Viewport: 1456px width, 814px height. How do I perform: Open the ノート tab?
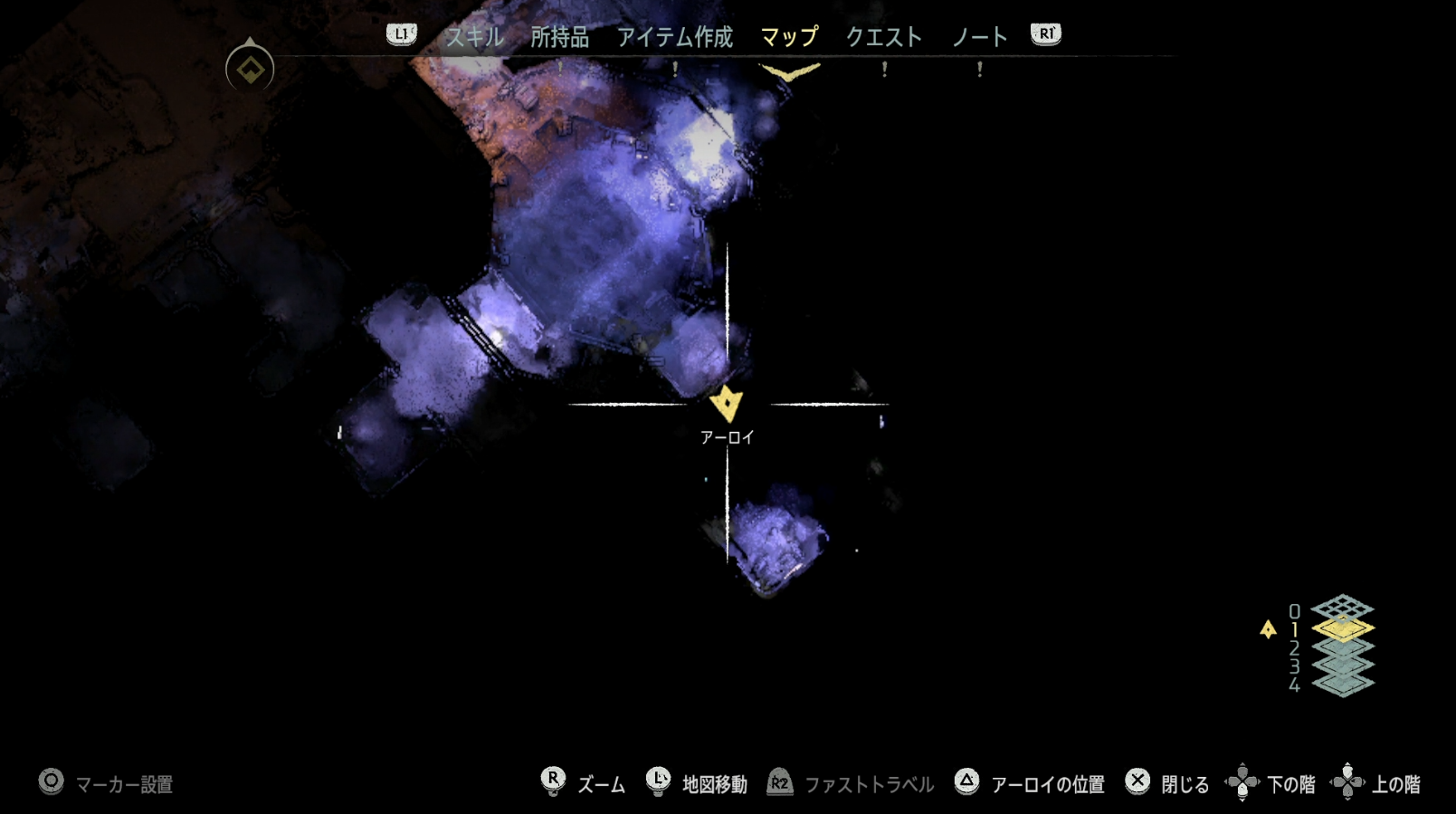point(979,37)
